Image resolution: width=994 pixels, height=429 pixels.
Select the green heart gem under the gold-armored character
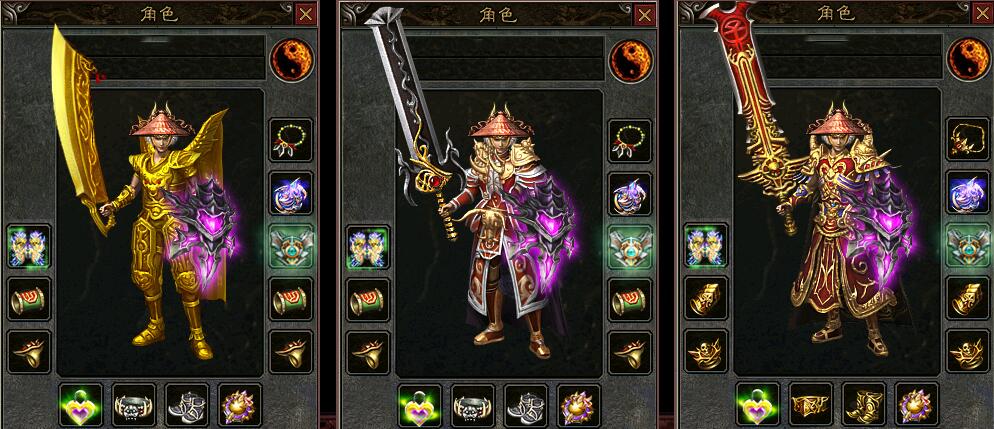click(80, 404)
